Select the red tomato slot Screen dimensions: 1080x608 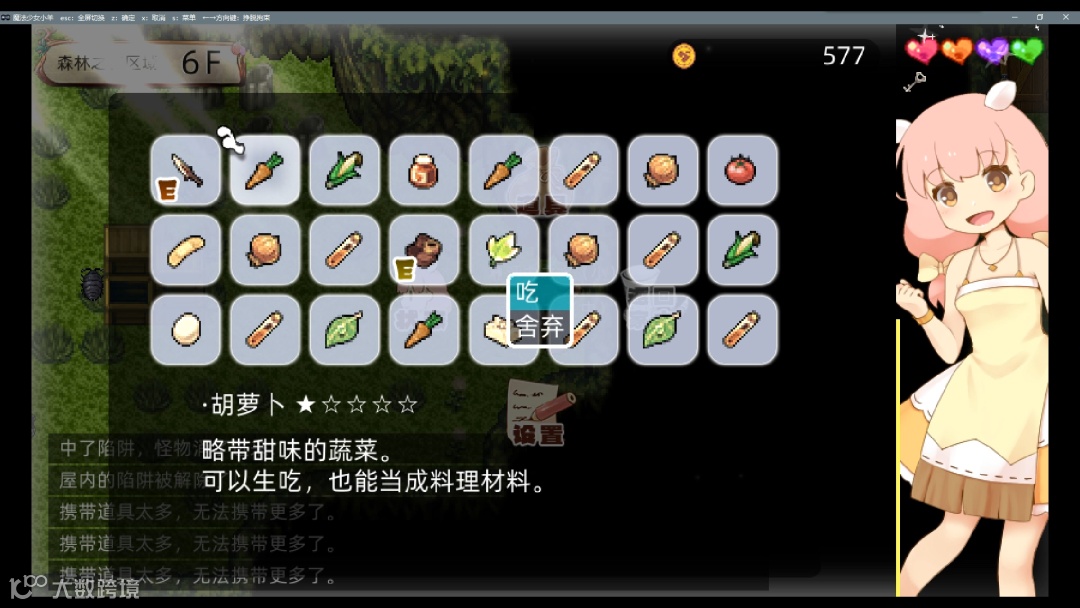pyautogui.click(x=742, y=171)
